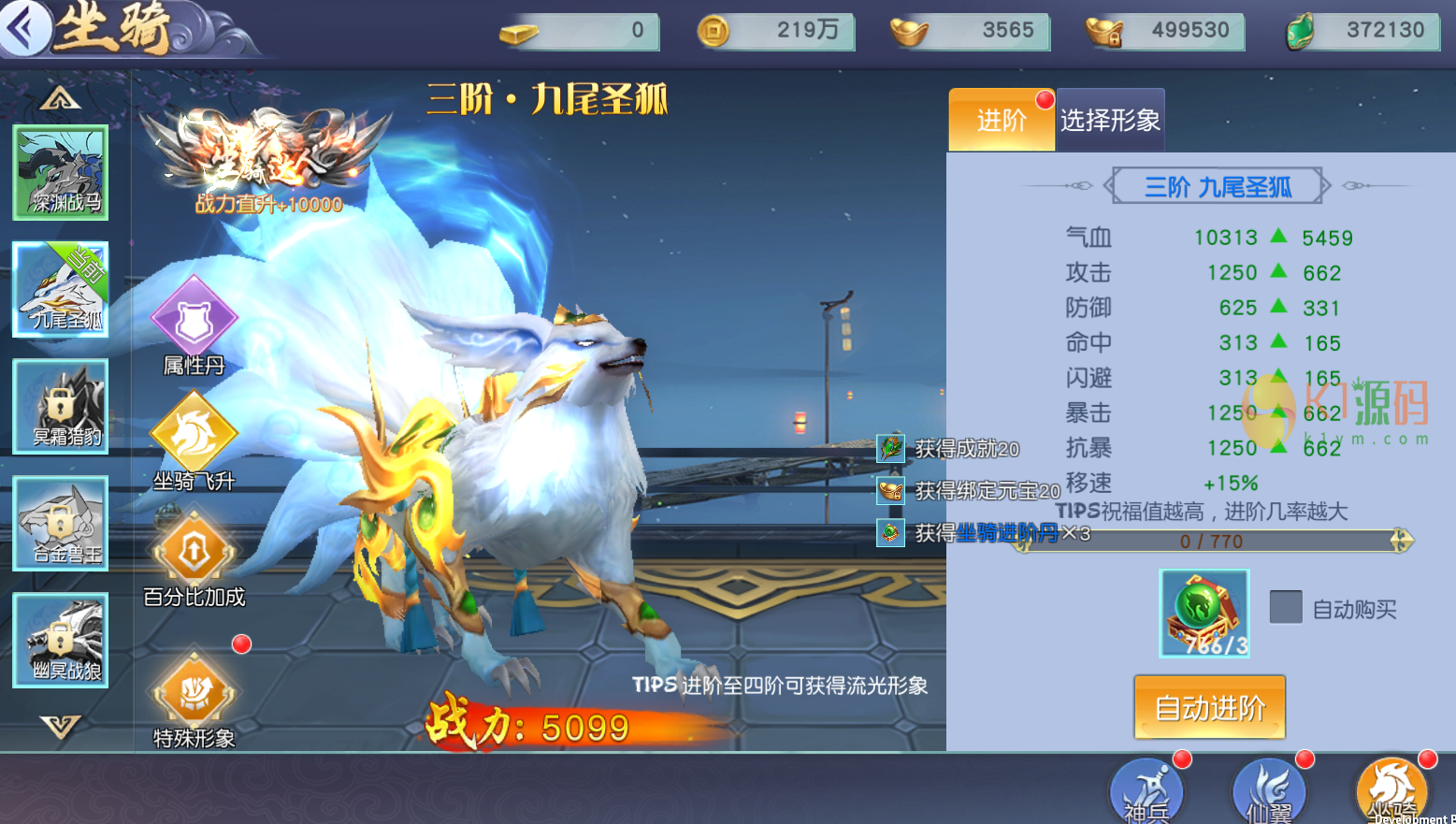The height and width of the screenshot is (824, 1456).
Task: Select the locked 冥霜猎豹 mount
Action: point(61,407)
